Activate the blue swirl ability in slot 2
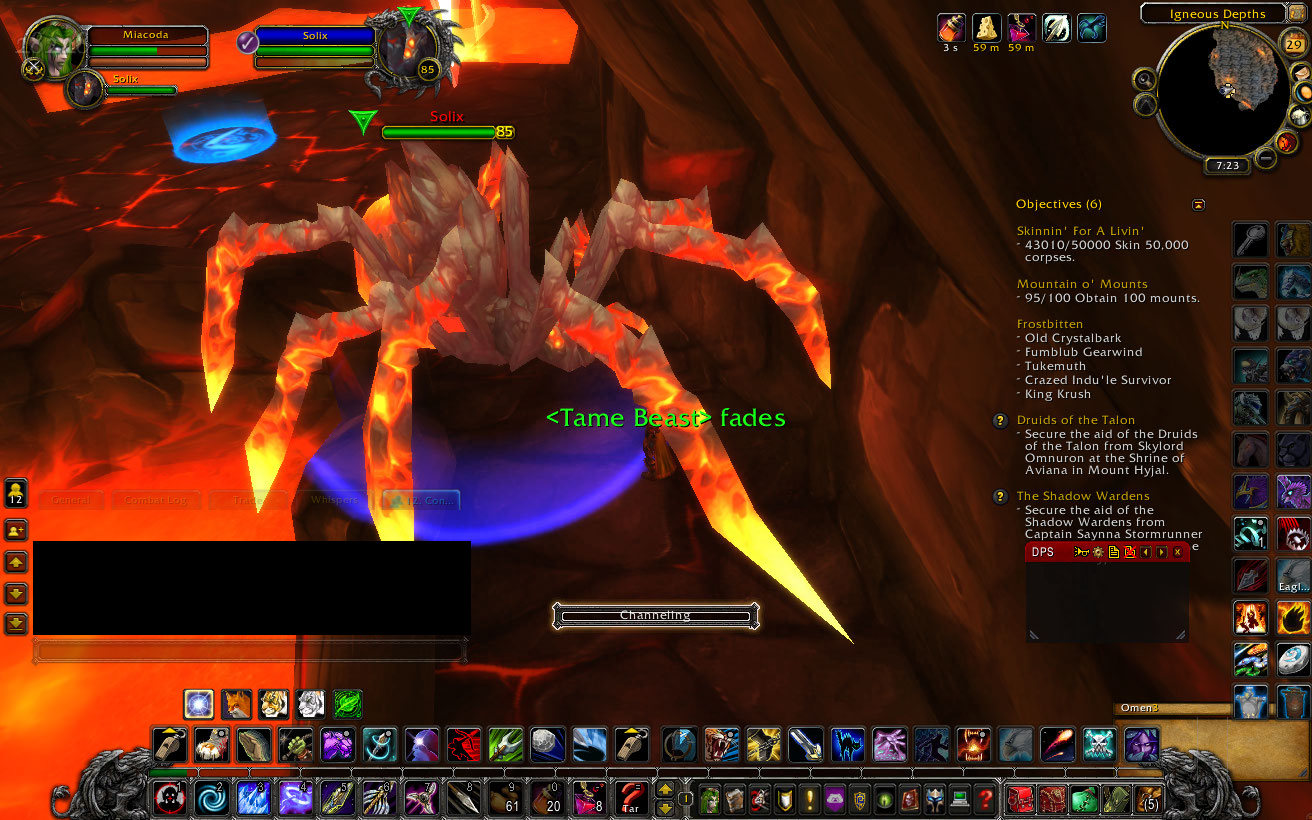Image resolution: width=1312 pixels, height=820 pixels. tap(211, 798)
